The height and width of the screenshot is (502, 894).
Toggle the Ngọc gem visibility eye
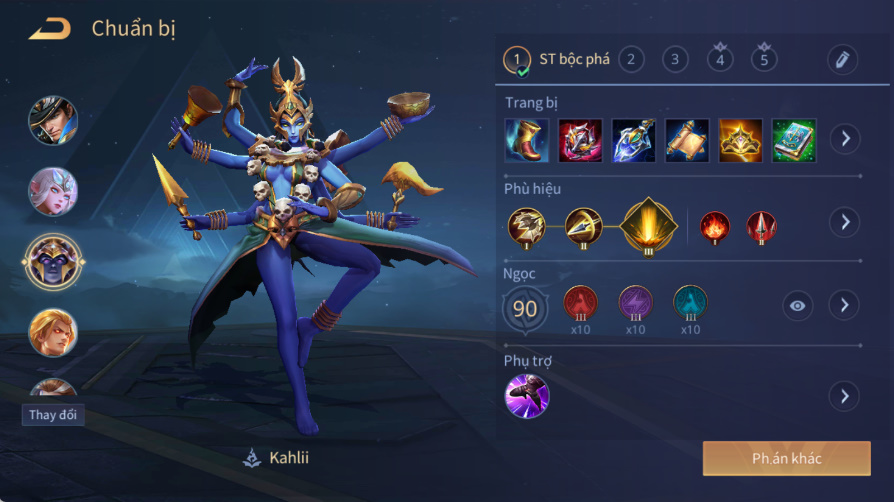tap(797, 305)
